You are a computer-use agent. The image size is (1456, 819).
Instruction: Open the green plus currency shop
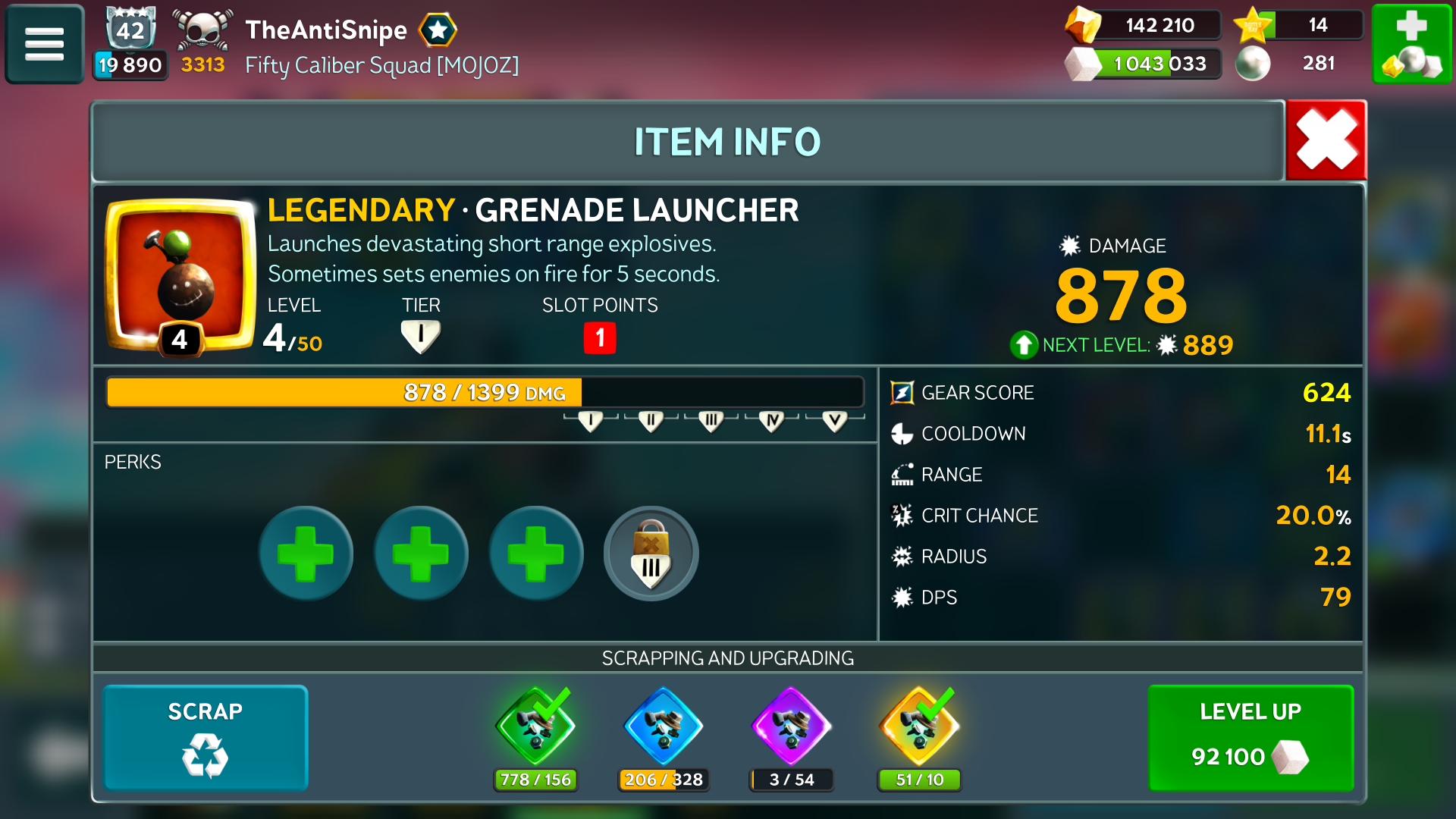pyautogui.click(x=1411, y=43)
